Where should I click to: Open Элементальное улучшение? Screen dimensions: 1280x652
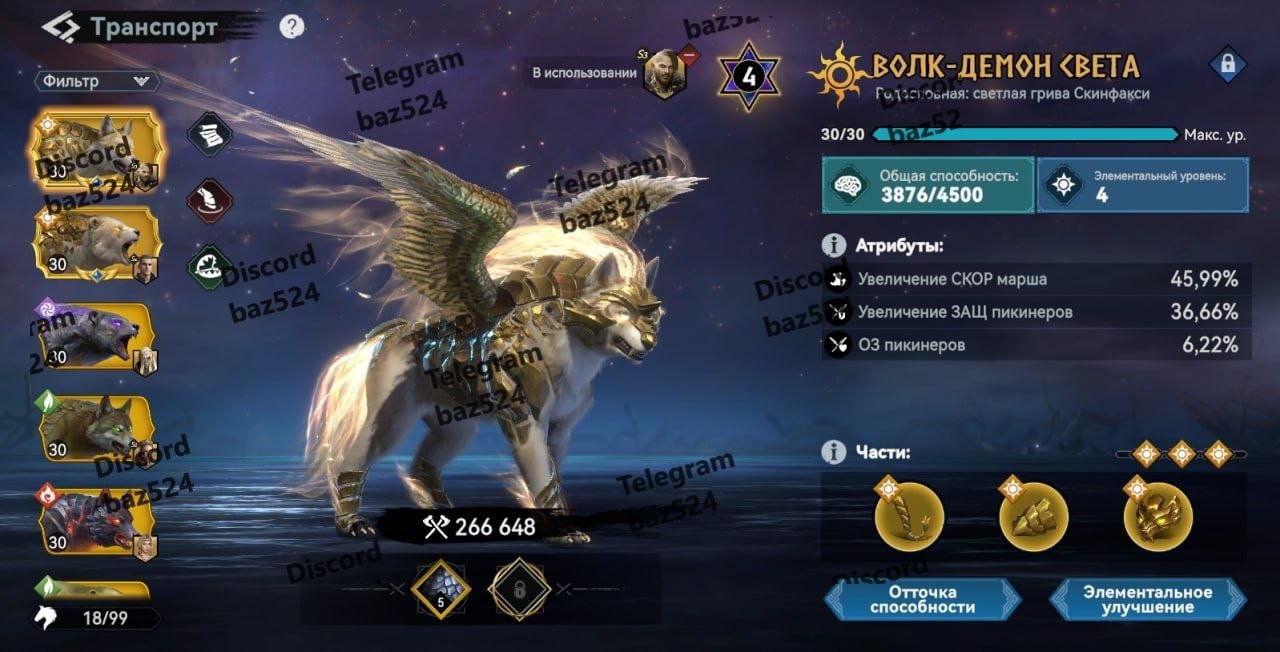coord(1147,599)
